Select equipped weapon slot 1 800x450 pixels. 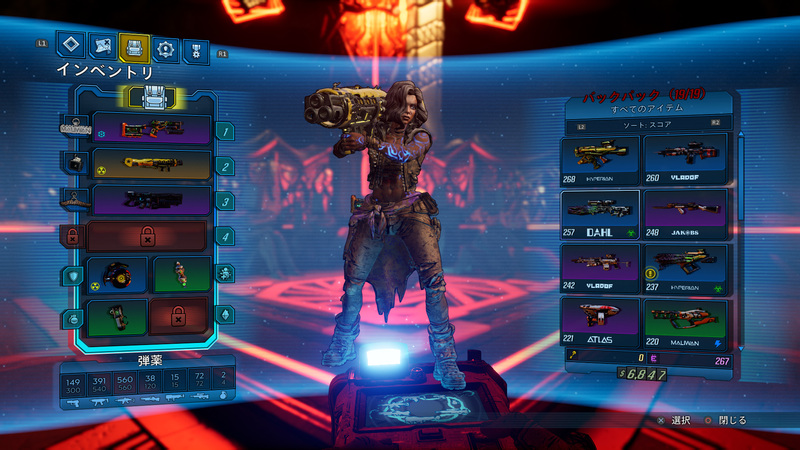[x=150, y=130]
